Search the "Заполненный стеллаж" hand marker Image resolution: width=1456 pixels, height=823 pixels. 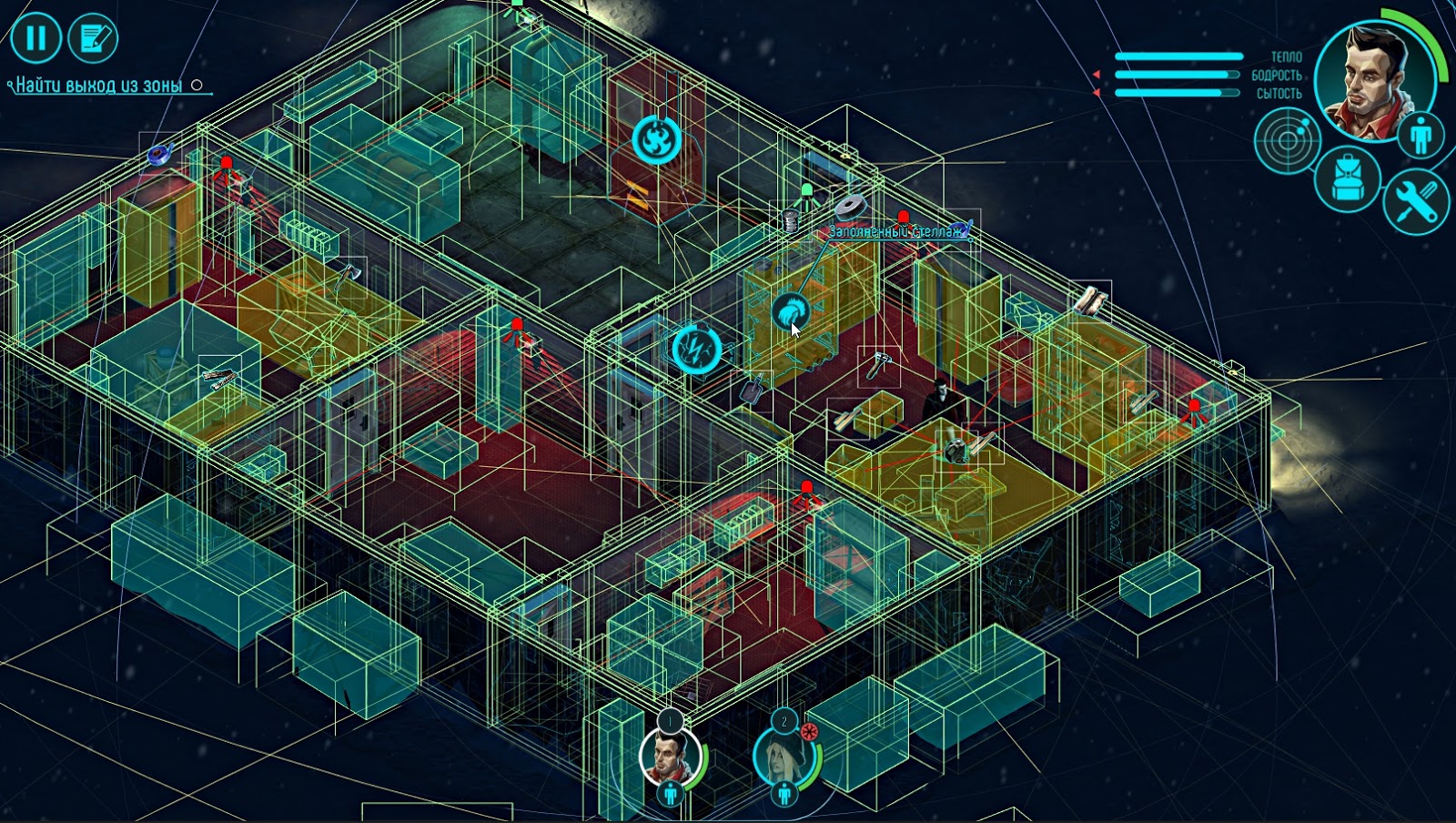tap(790, 312)
